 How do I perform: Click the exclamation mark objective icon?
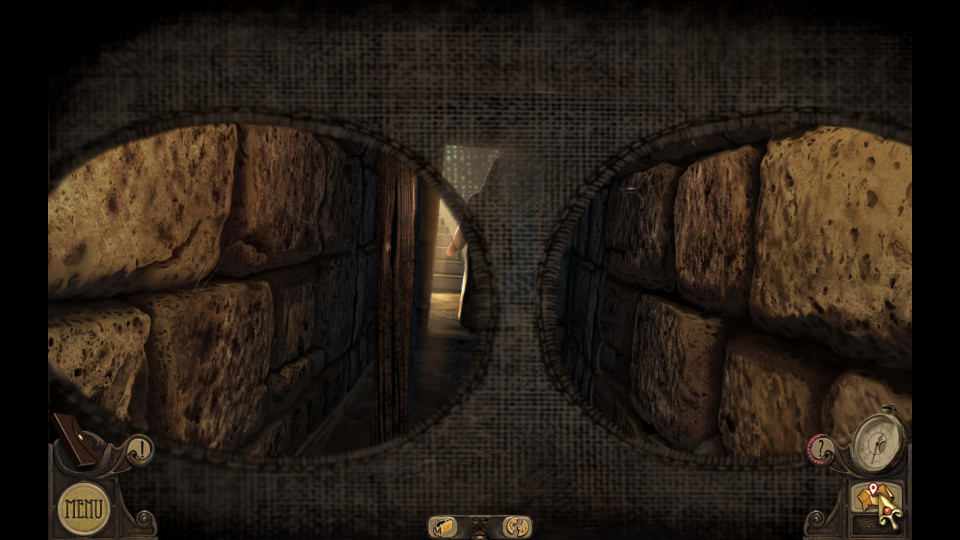[141, 450]
